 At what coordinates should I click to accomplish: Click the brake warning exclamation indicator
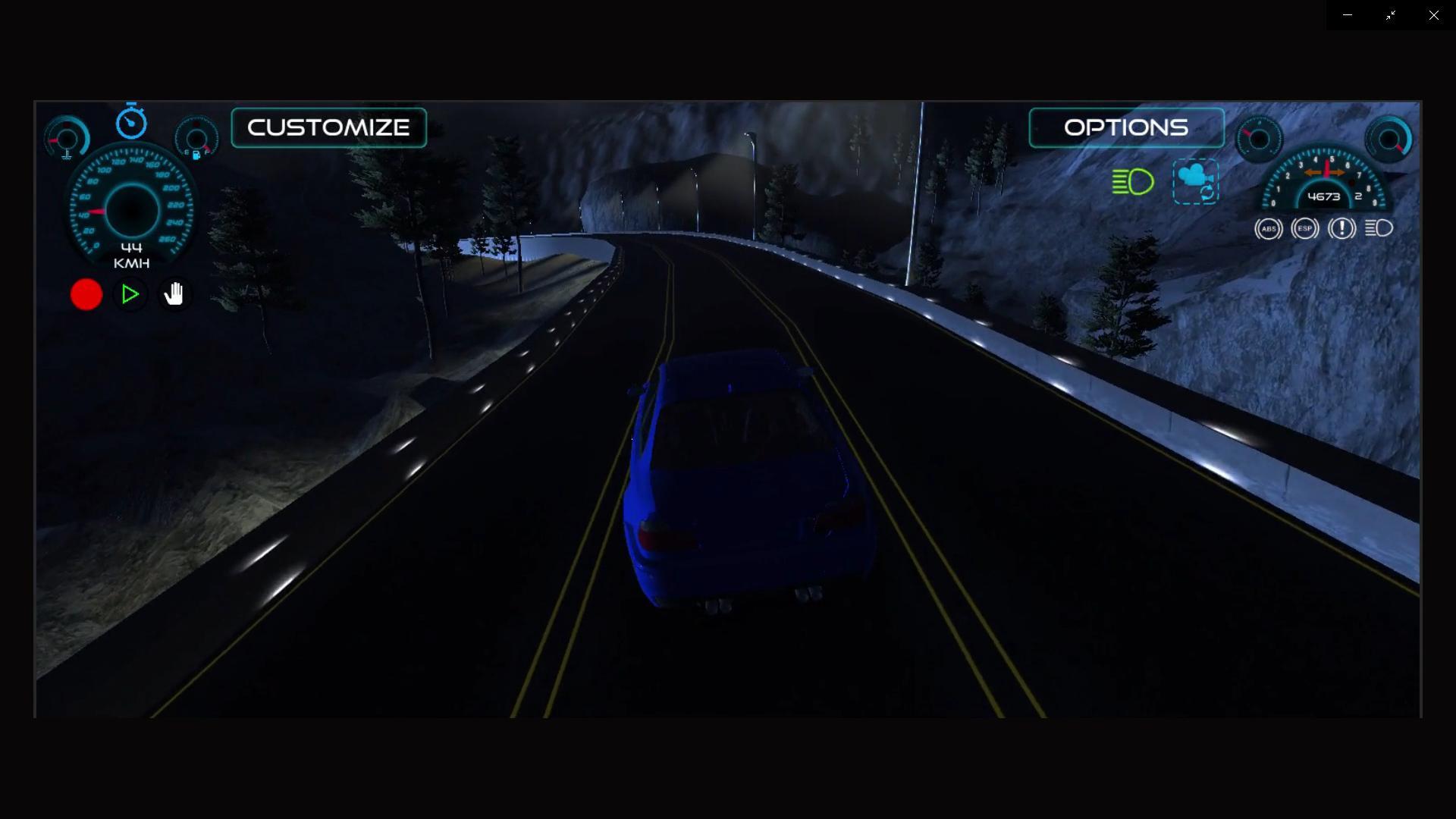(x=1341, y=228)
